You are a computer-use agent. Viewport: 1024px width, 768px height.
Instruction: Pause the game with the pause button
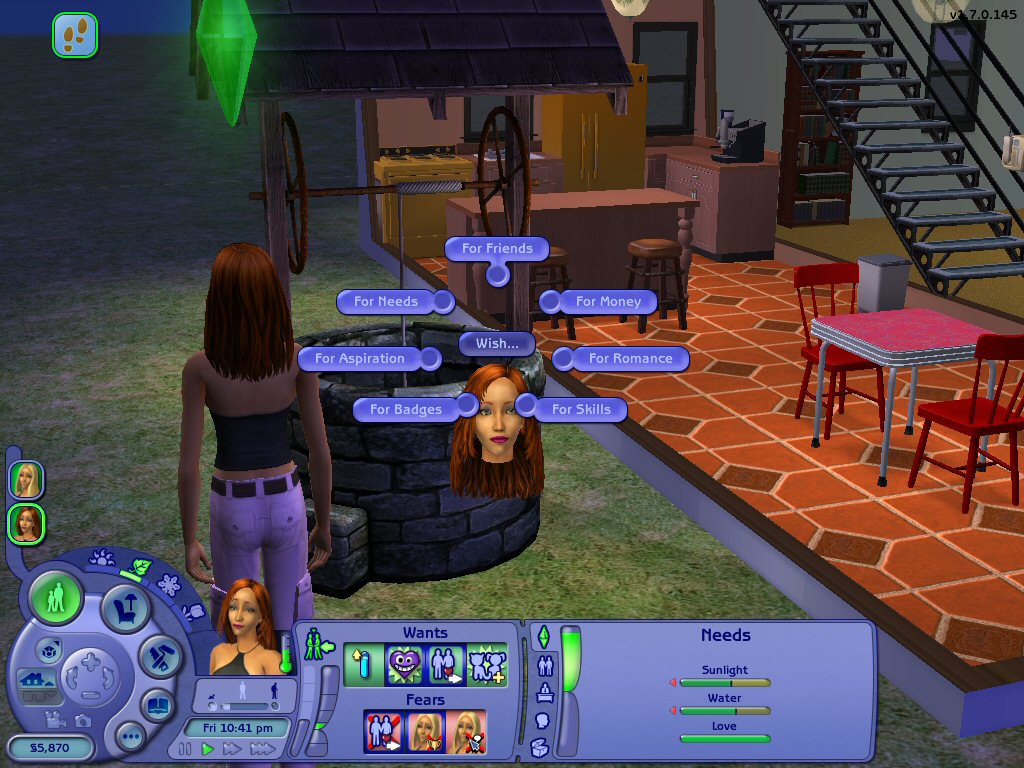point(185,749)
